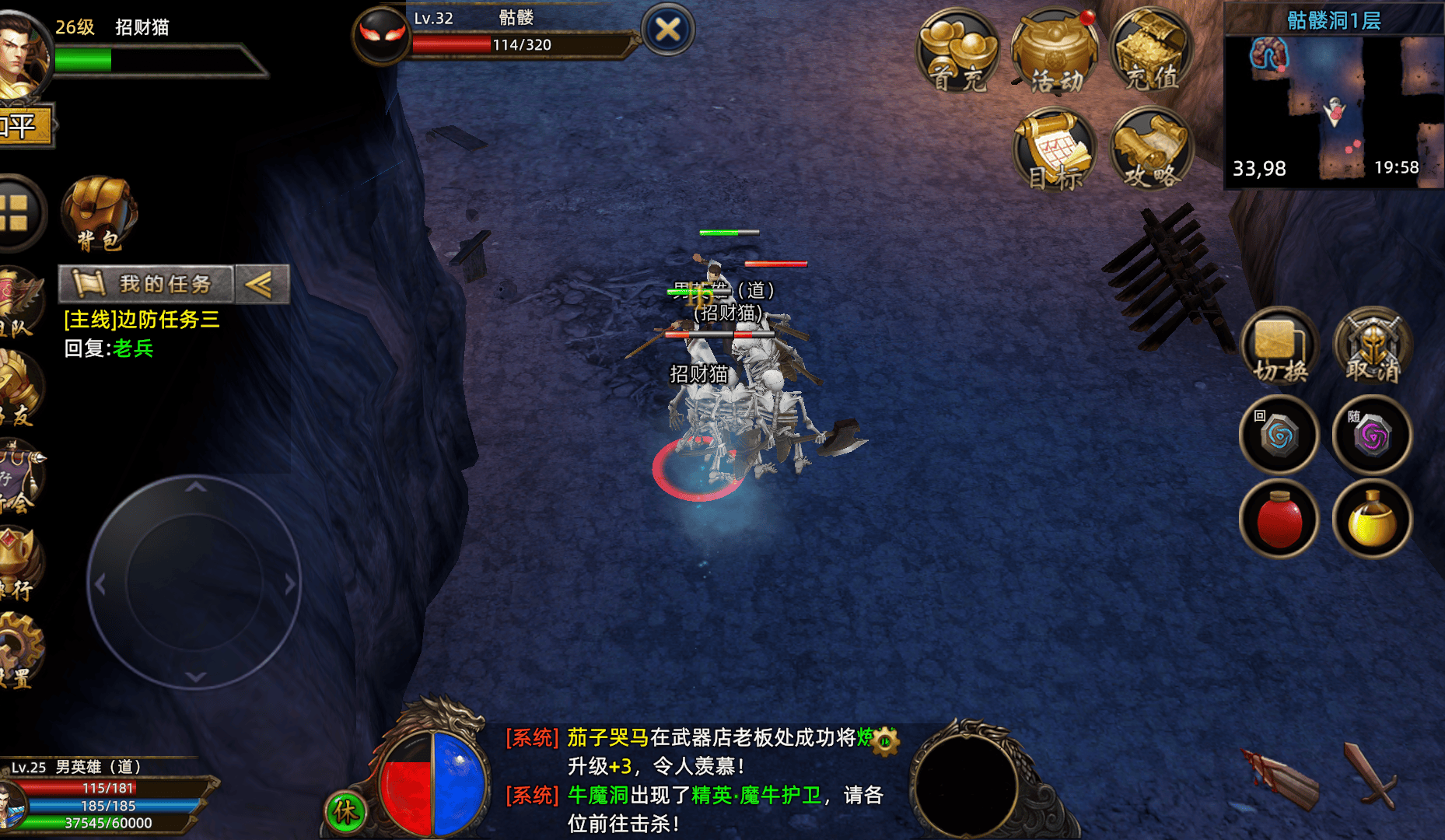Toggle the green 休 rest button

(345, 812)
